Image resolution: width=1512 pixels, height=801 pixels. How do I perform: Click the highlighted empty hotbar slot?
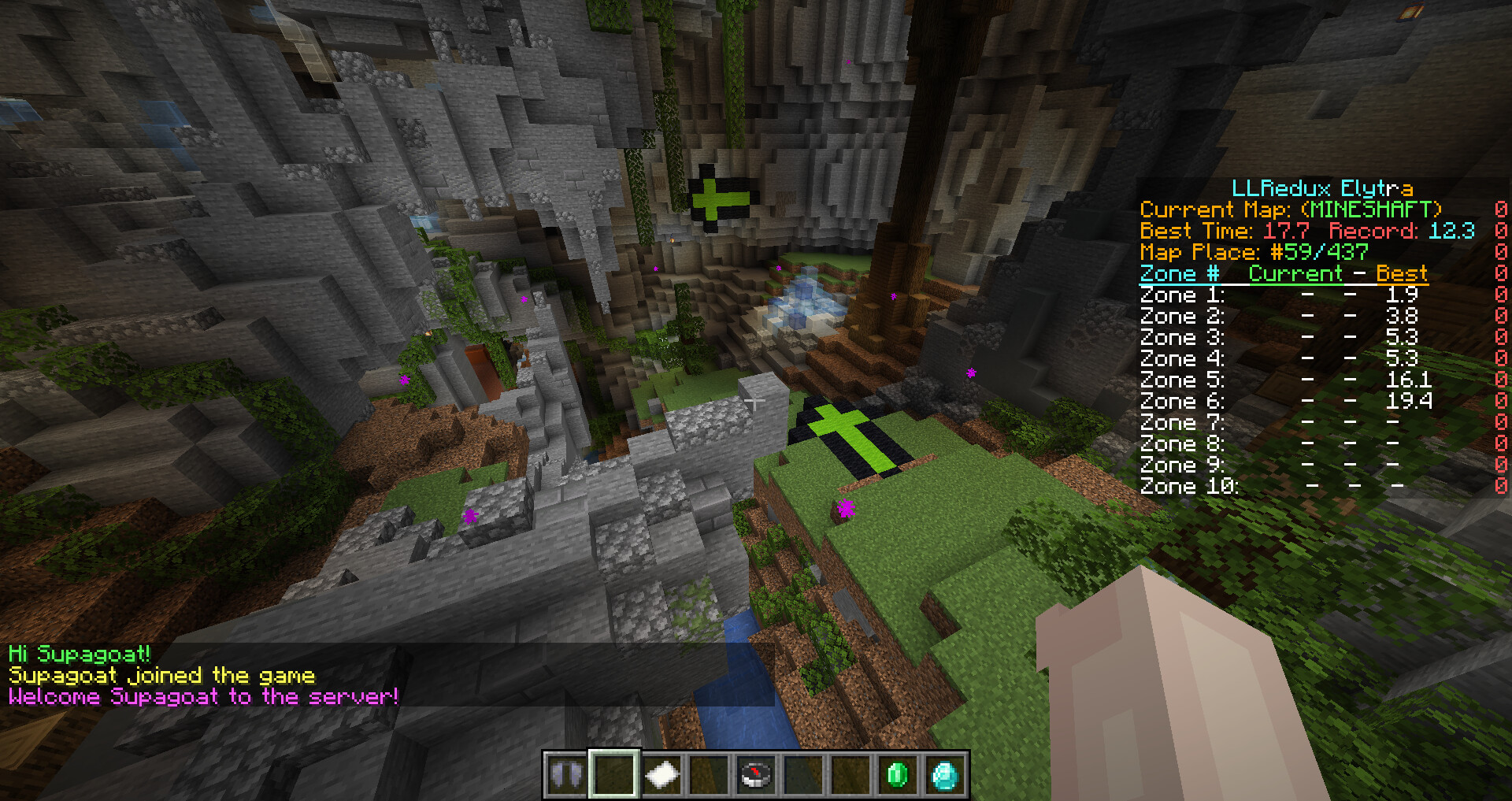(613, 775)
